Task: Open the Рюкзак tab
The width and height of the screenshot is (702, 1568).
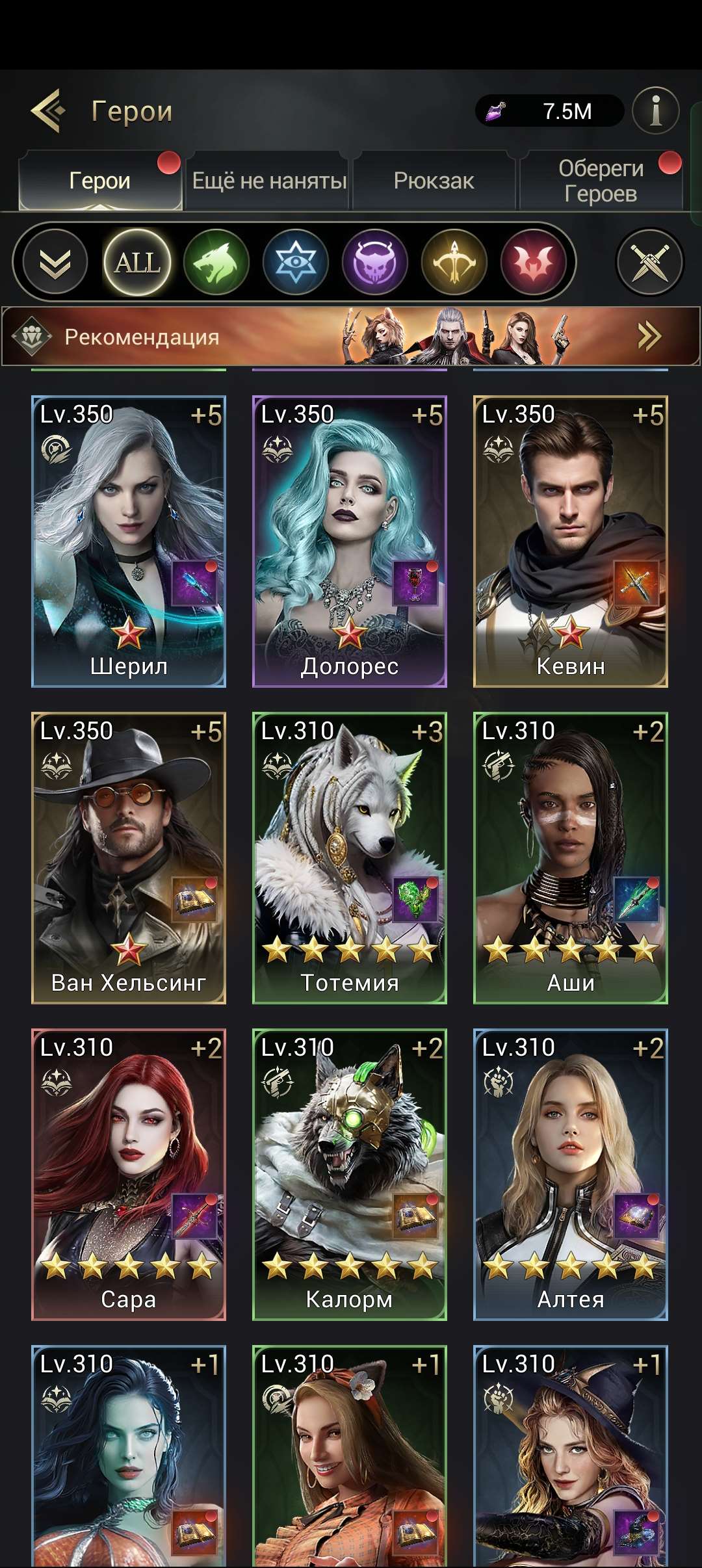Action: pyautogui.click(x=434, y=181)
